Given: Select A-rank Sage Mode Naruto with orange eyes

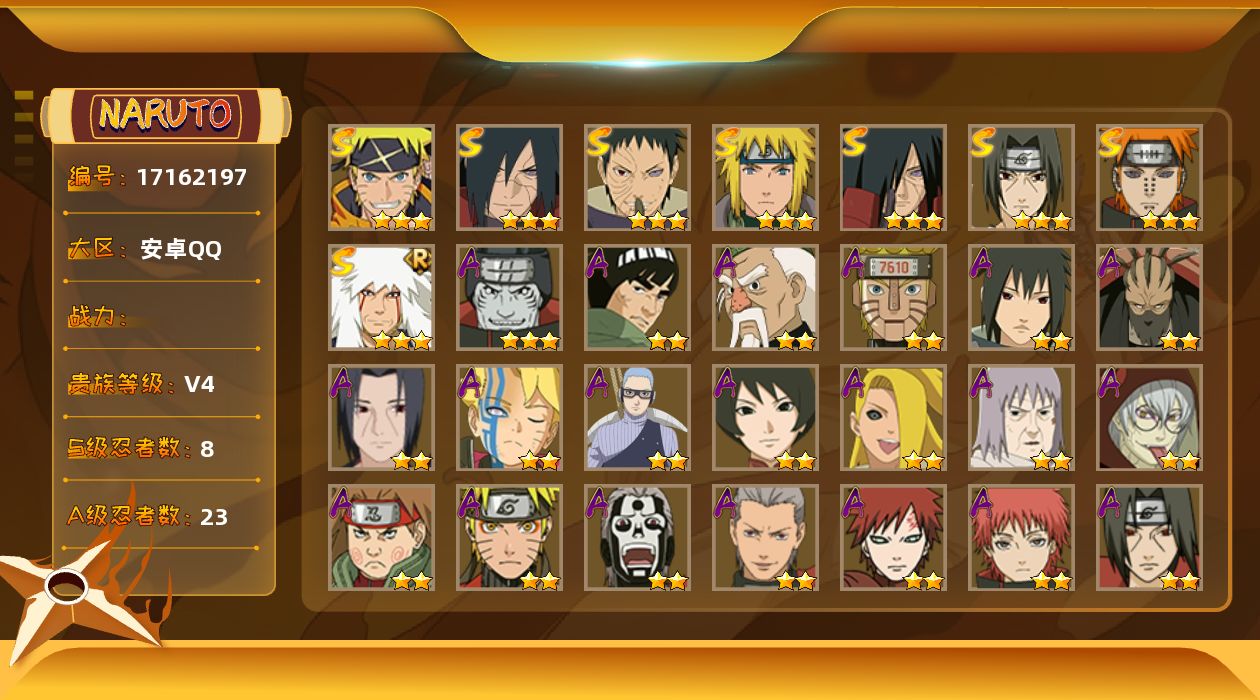Looking at the screenshot, I should (x=509, y=537).
